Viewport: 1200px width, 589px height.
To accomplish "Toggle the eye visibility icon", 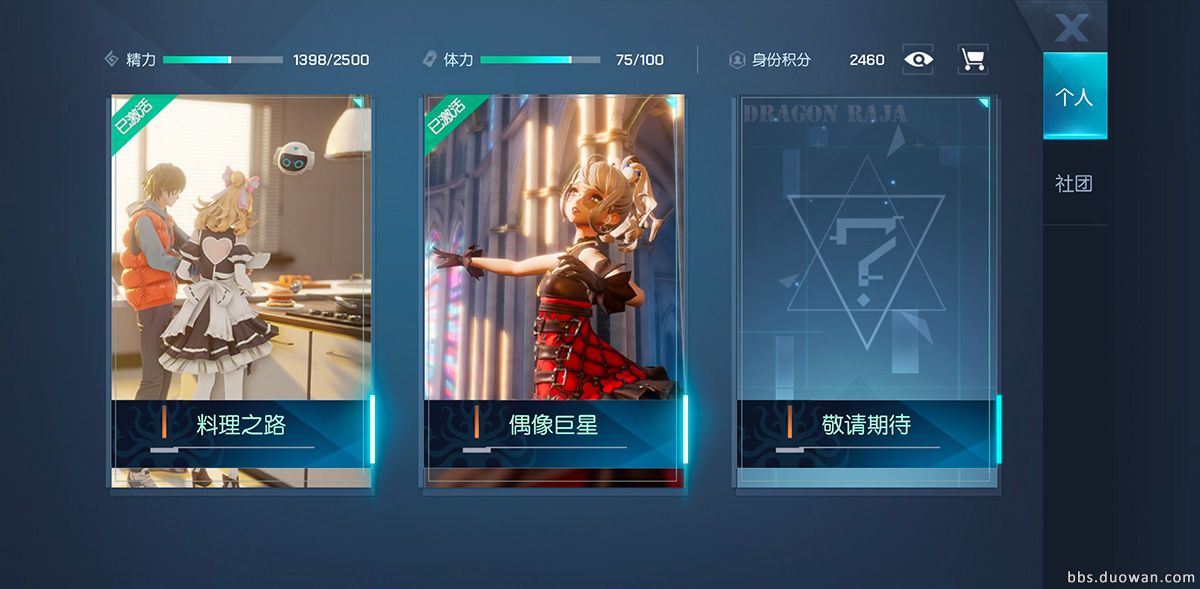I will coord(918,59).
